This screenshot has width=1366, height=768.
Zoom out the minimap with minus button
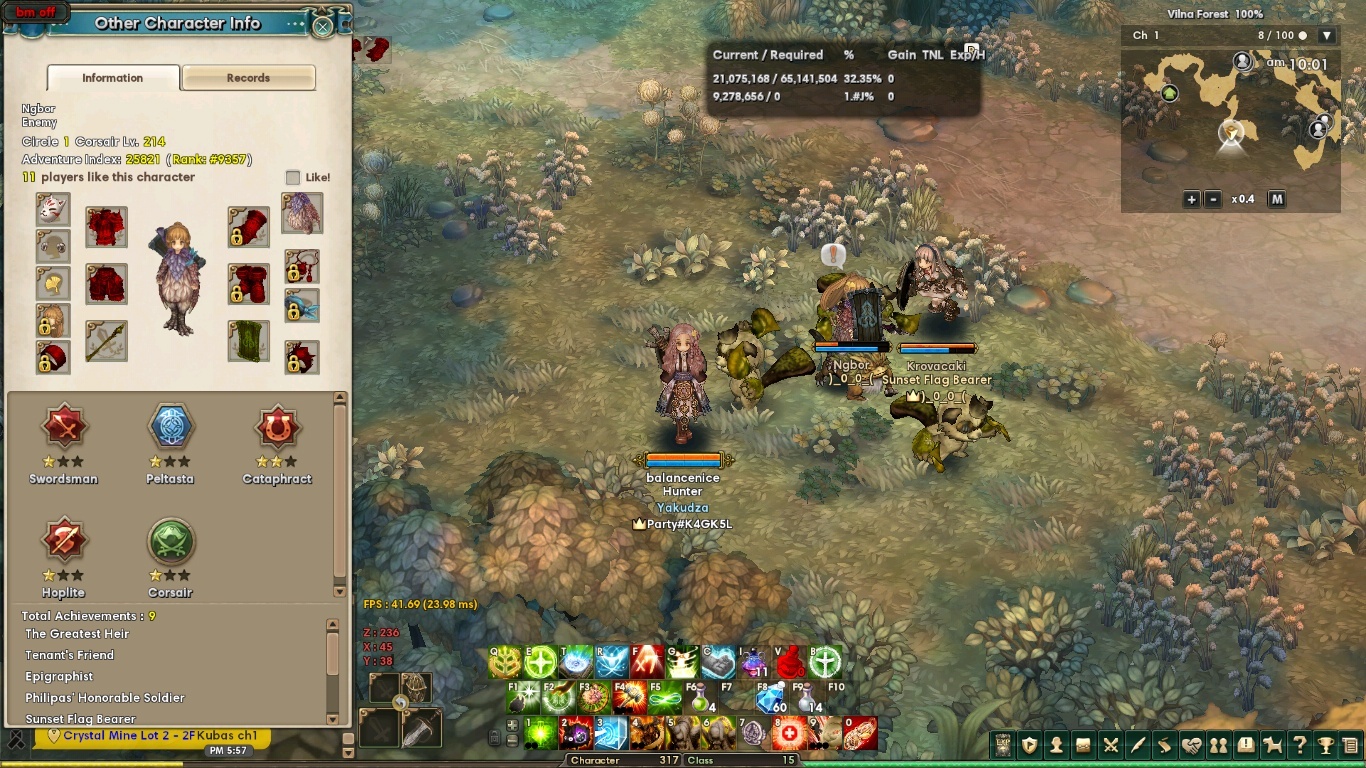click(x=1213, y=199)
